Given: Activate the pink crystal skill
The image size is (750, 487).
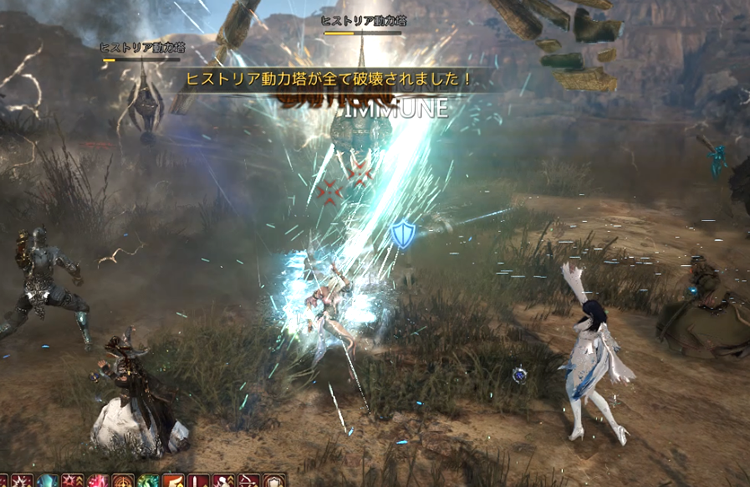Looking at the screenshot, I should tap(98, 481).
